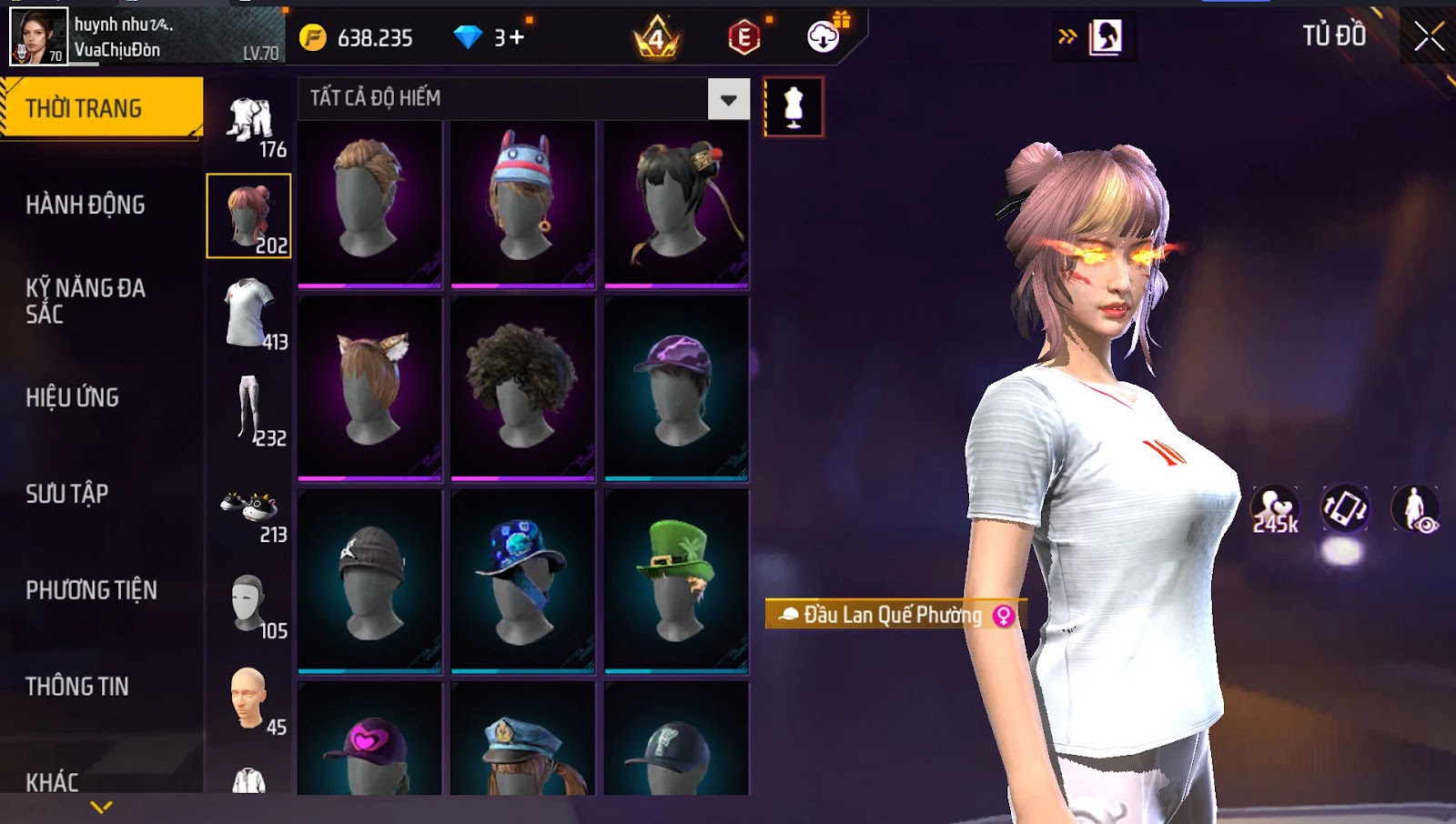Choose the green top hat headwear

(676, 580)
